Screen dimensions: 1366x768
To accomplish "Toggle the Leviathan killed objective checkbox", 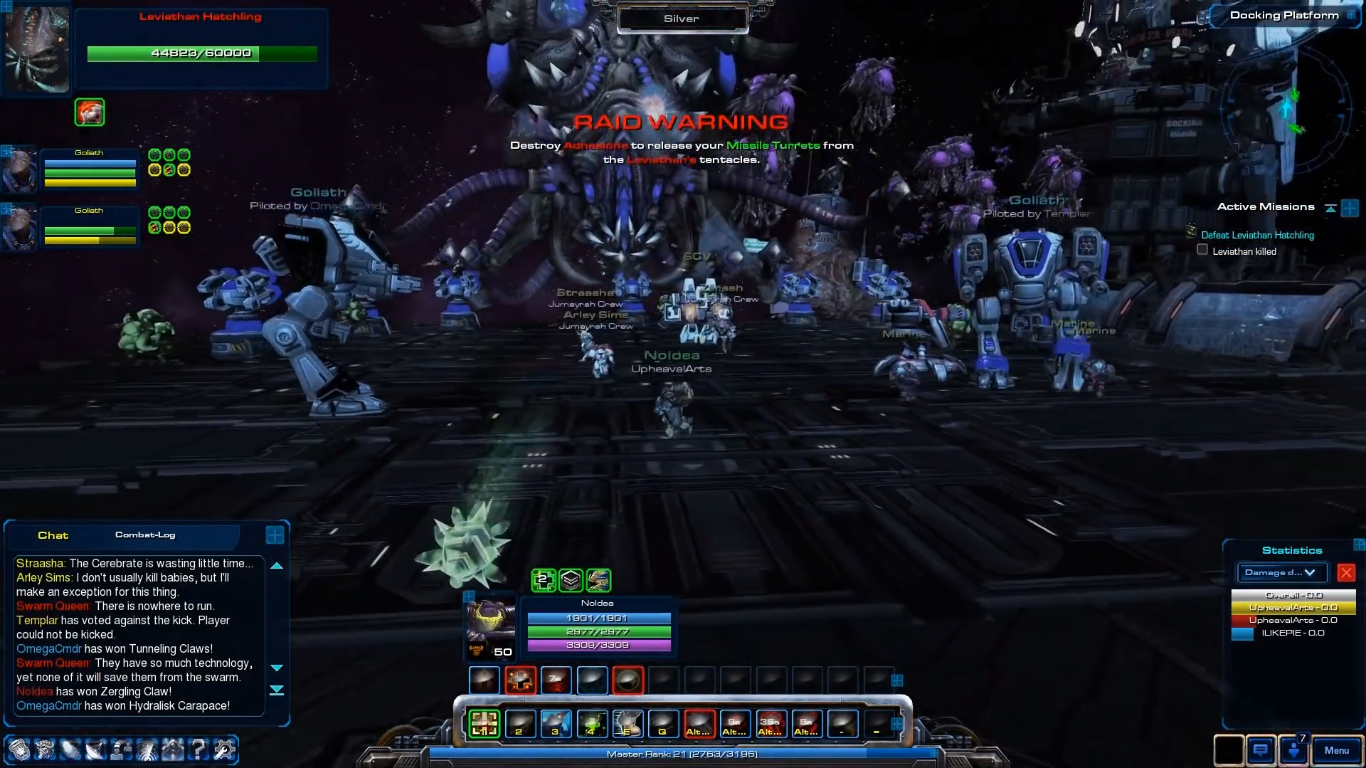I will [1203, 251].
